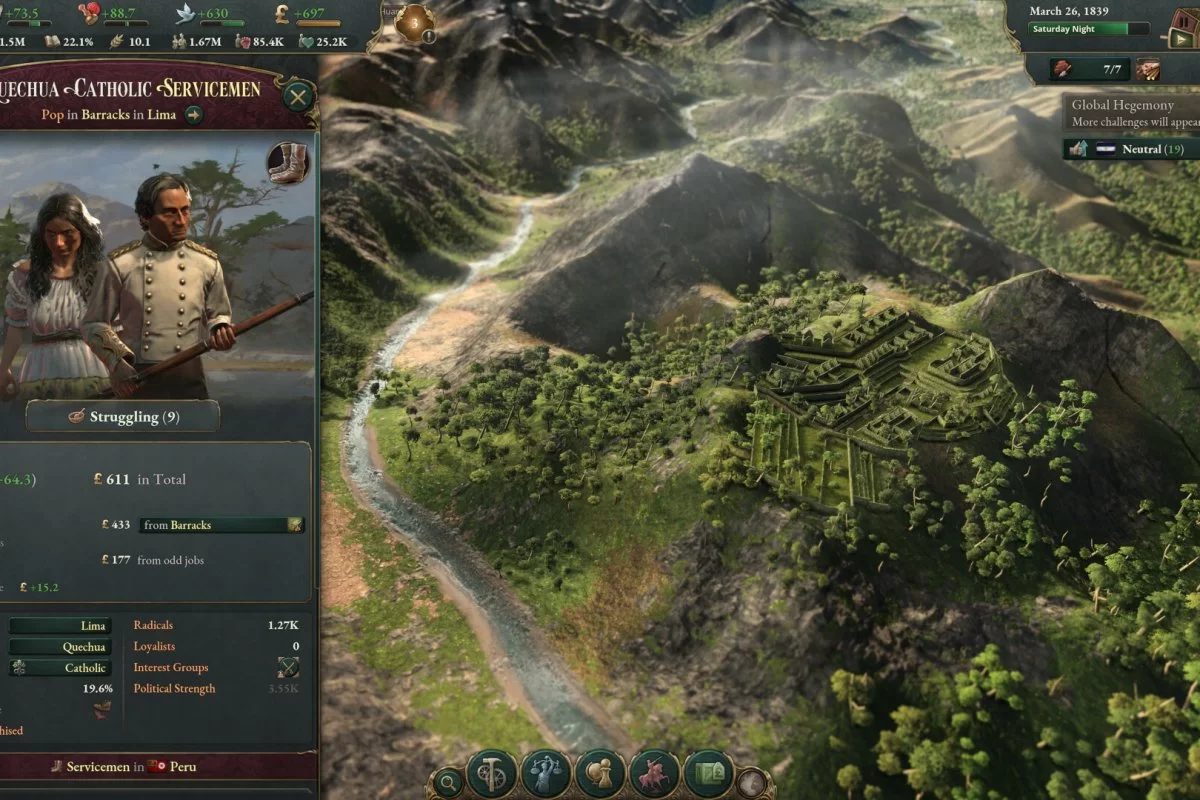Open the Catholic religion button
The image size is (1200, 800).
(62, 668)
